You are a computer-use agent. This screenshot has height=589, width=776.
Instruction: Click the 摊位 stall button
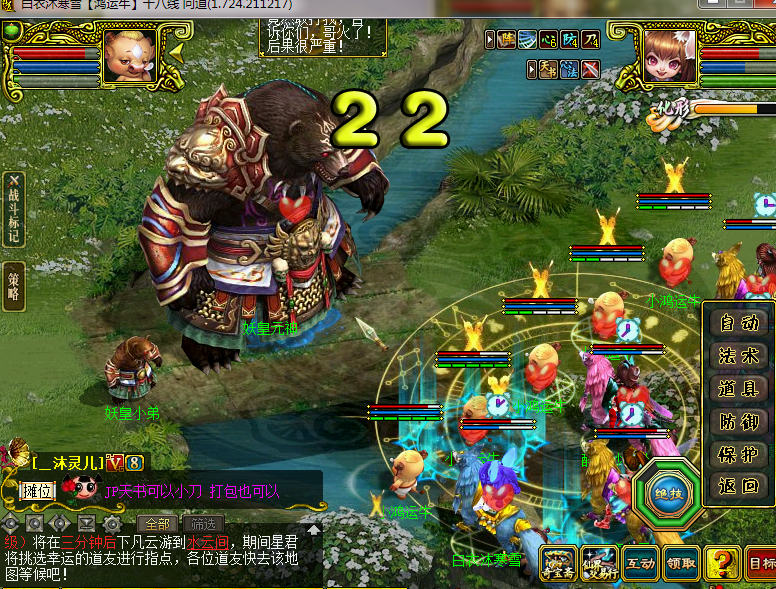(36, 490)
